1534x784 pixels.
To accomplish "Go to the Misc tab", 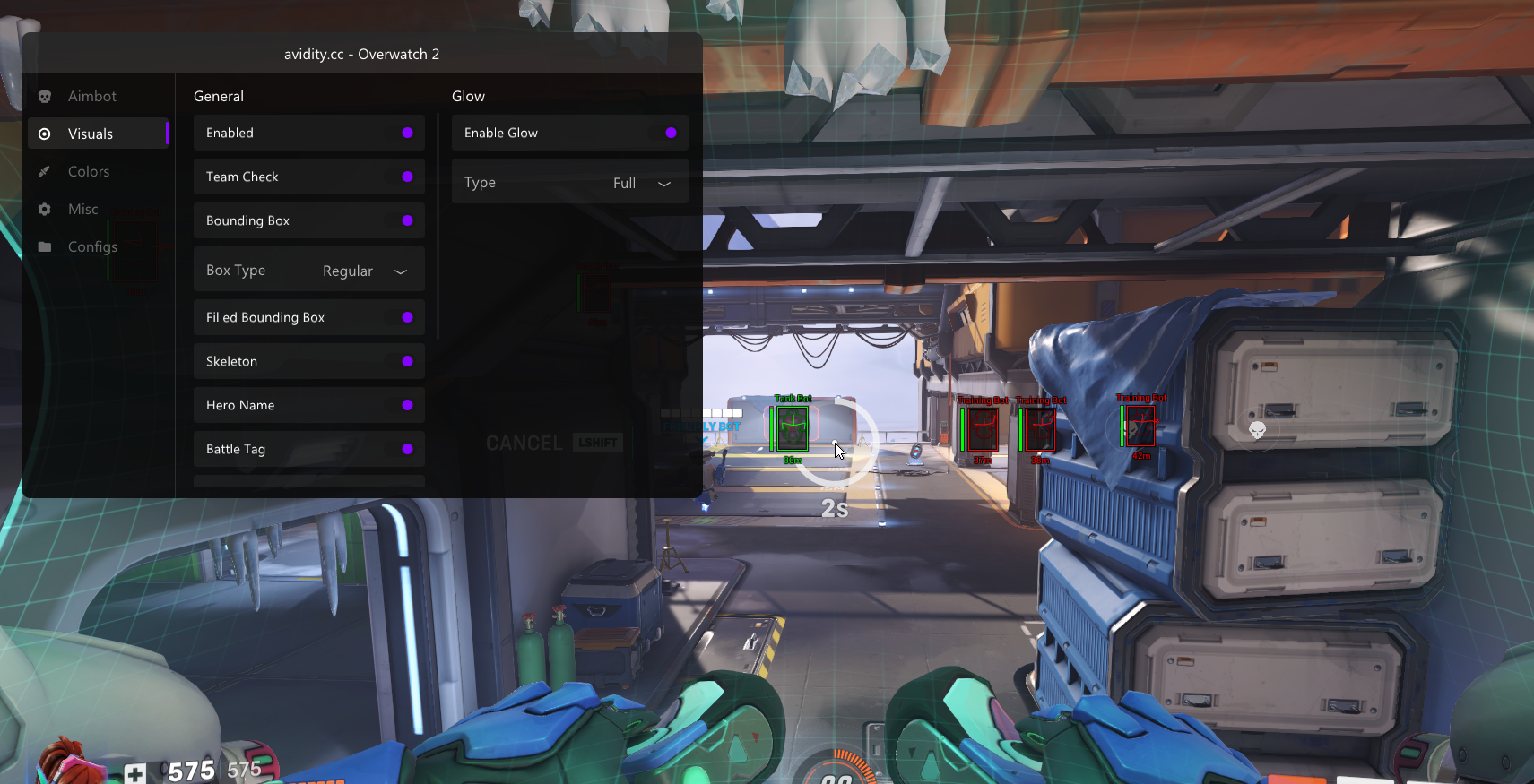I will (x=82, y=210).
